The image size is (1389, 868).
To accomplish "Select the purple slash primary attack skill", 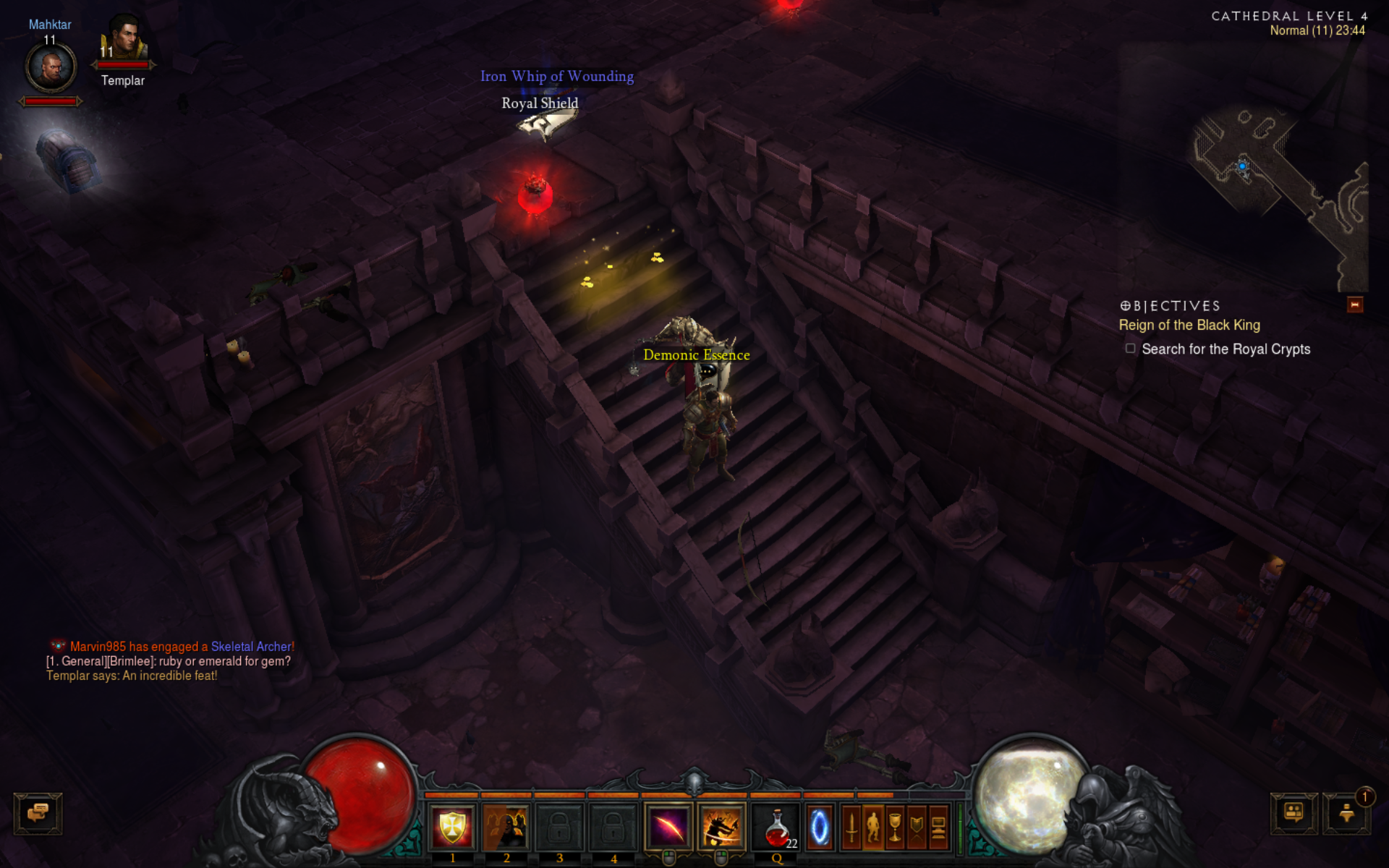I will (668, 827).
